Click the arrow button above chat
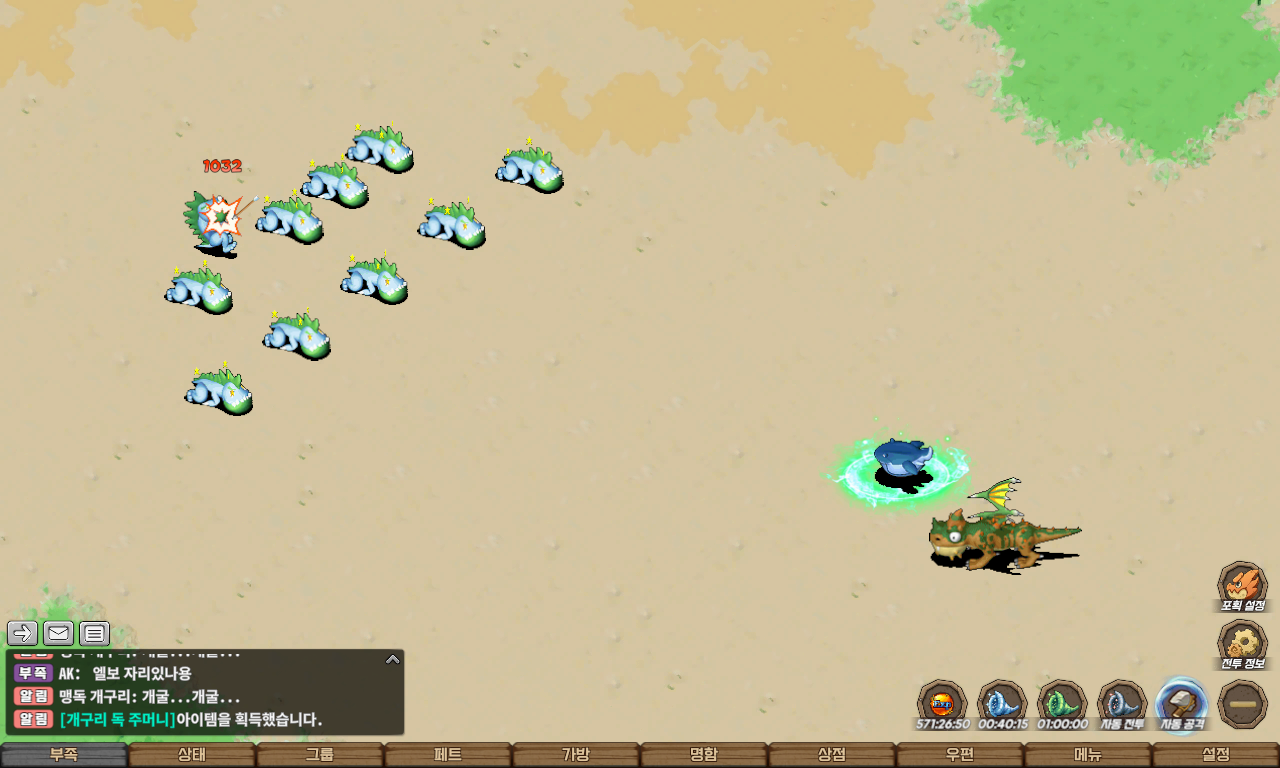Image resolution: width=1280 pixels, height=768 pixels. tap(23, 633)
